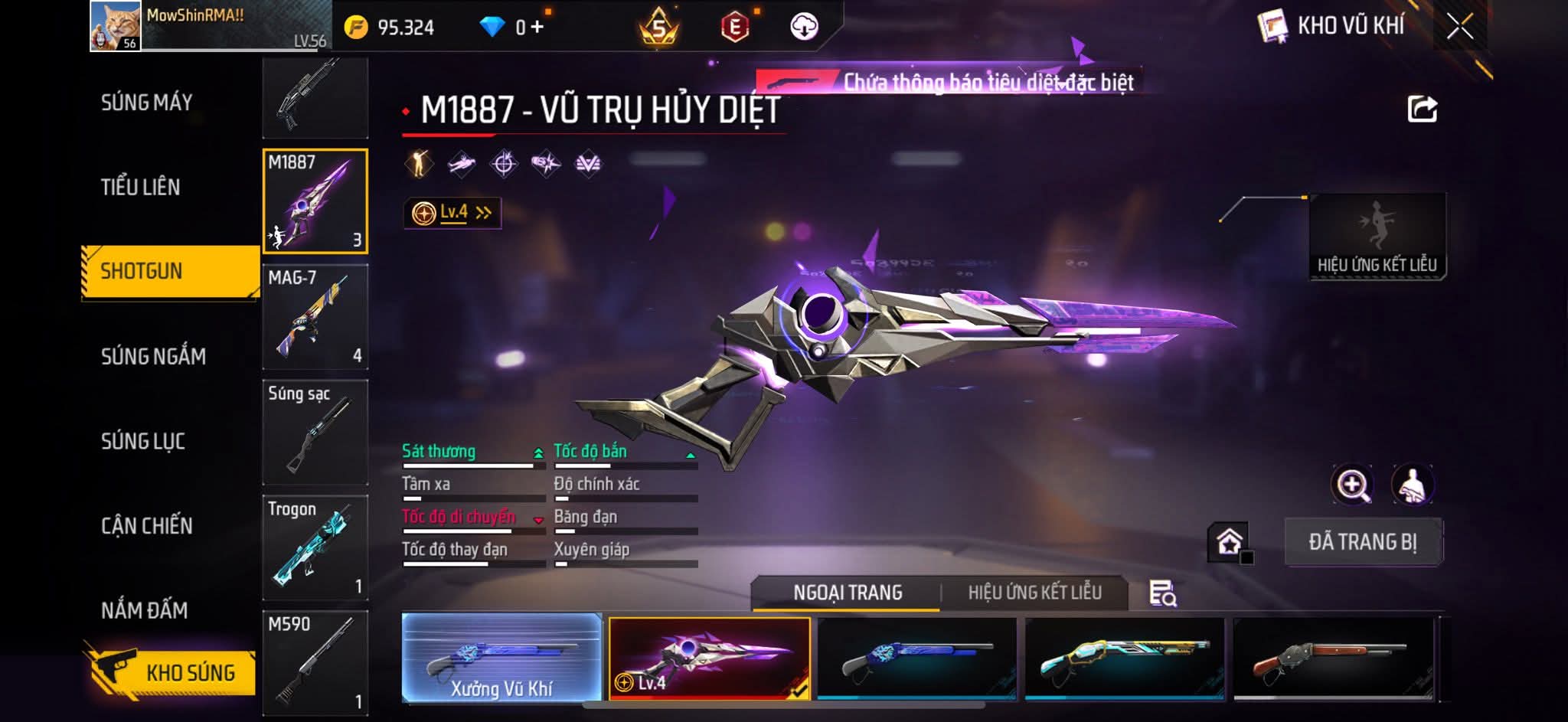The width and height of the screenshot is (1568, 722).
Task: Select the Súng sạc weapon tile
Action: point(315,433)
